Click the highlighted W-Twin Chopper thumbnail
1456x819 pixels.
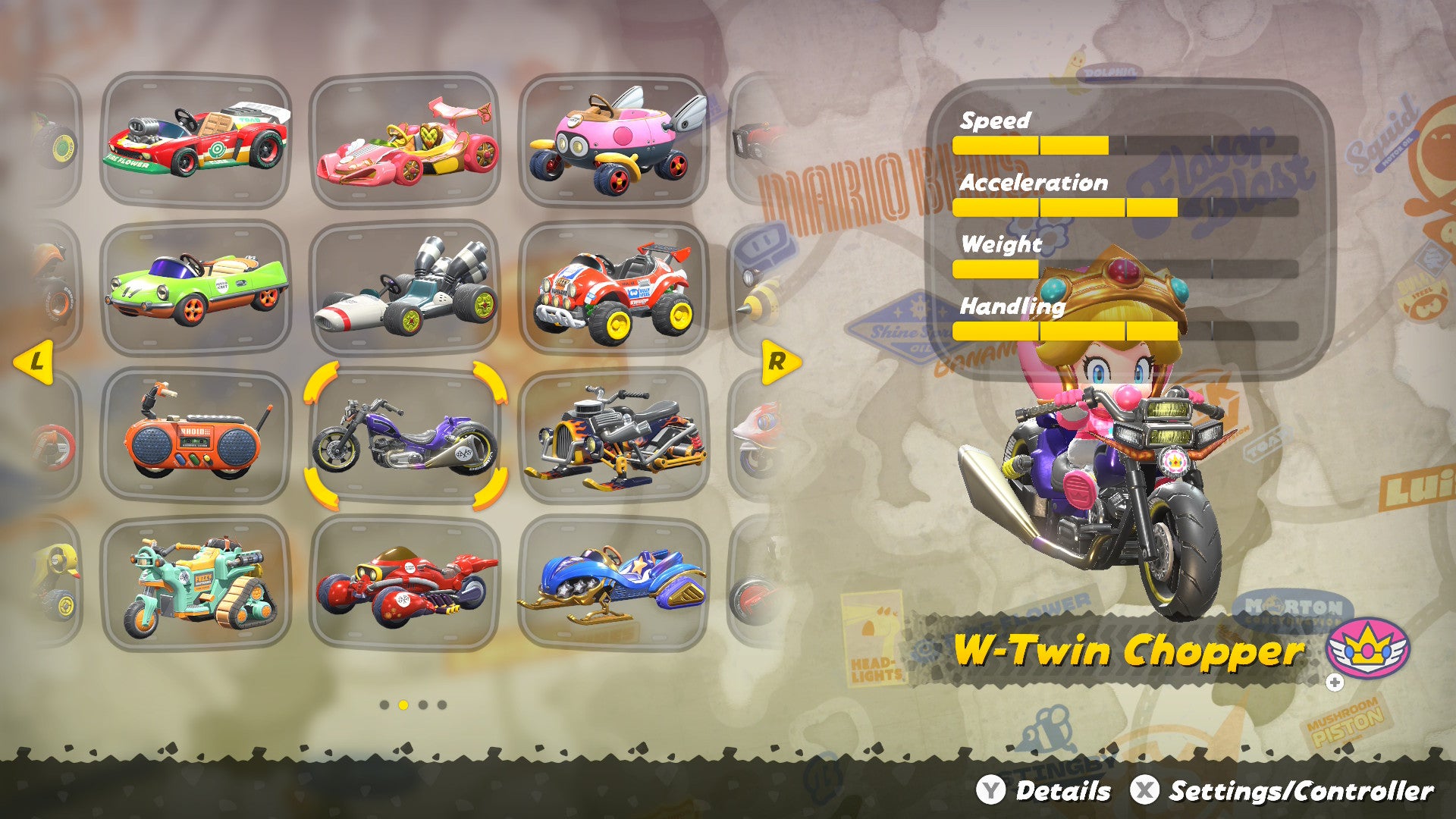(x=409, y=440)
